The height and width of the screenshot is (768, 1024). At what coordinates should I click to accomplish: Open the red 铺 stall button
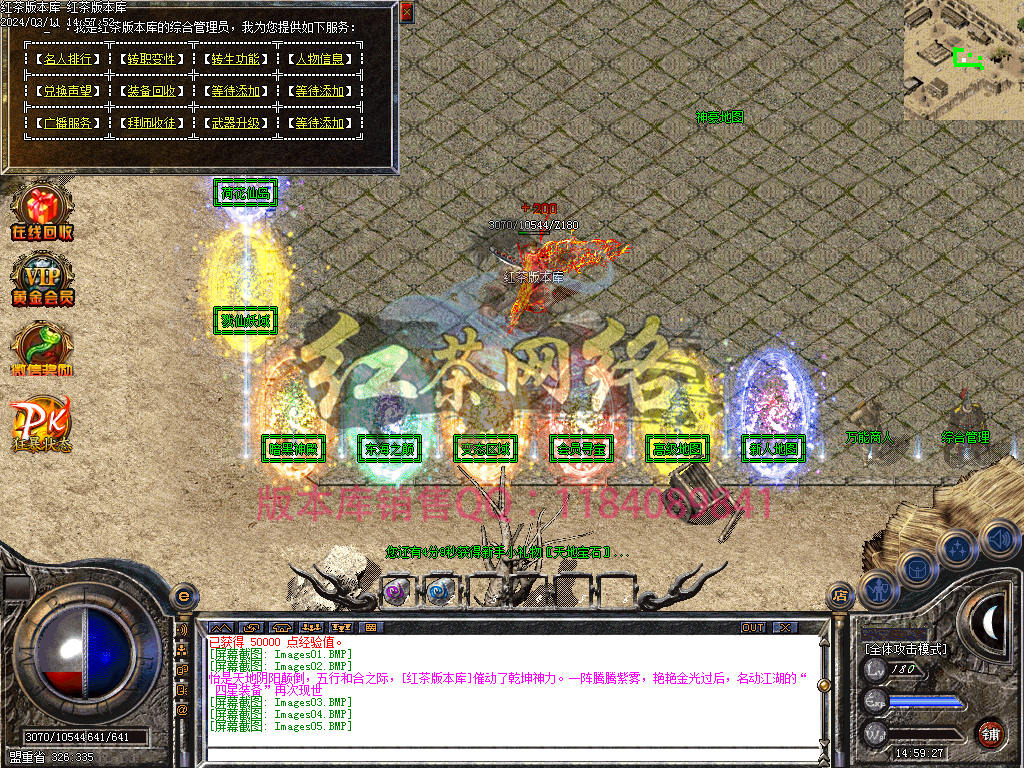point(990,733)
